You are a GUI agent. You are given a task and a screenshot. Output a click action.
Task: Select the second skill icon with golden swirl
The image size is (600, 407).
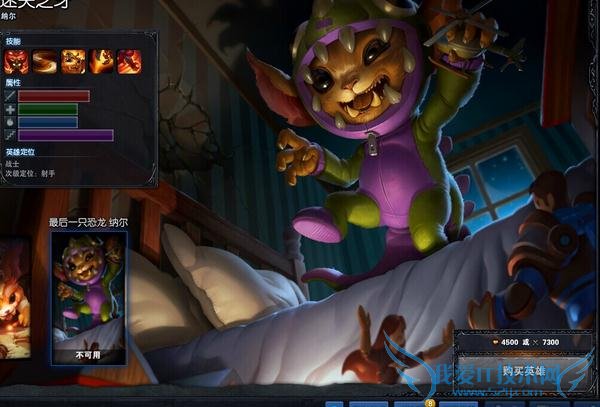(x=44, y=62)
